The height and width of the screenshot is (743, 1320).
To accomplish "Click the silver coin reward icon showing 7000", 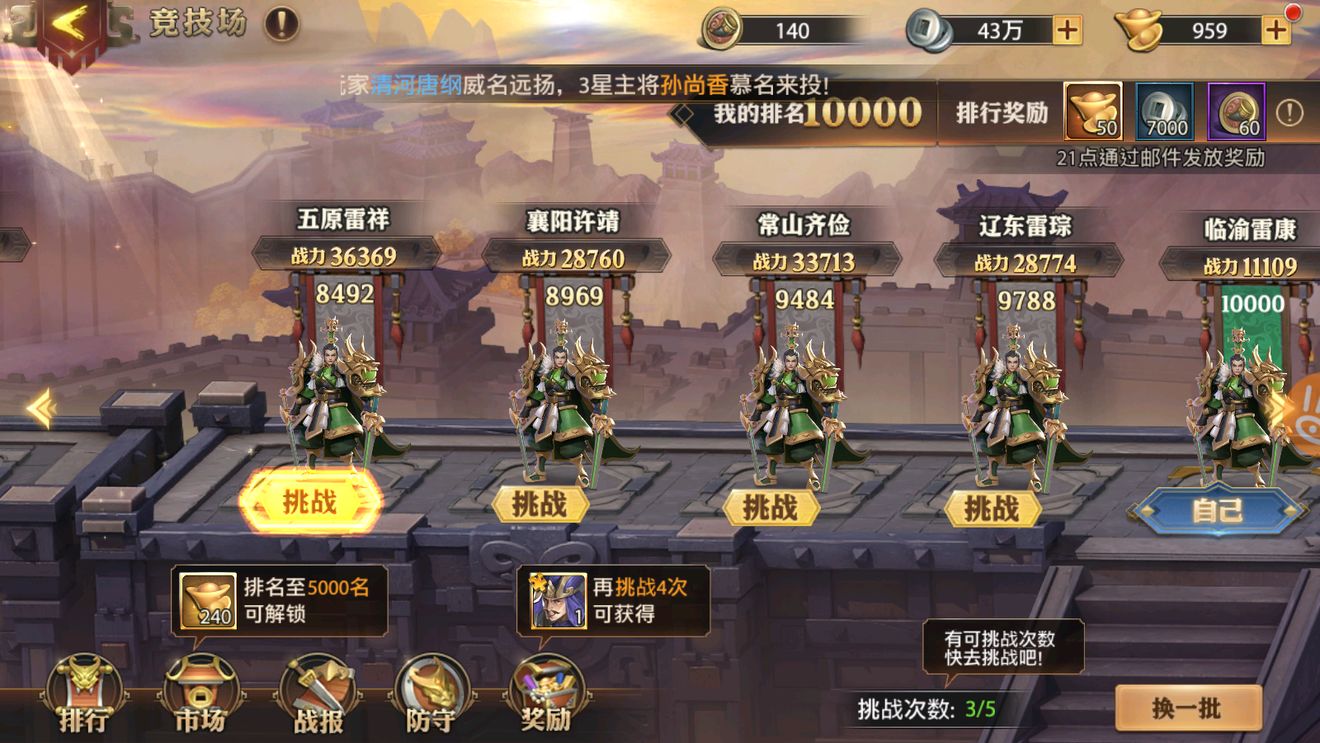I will pyautogui.click(x=1166, y=112).
